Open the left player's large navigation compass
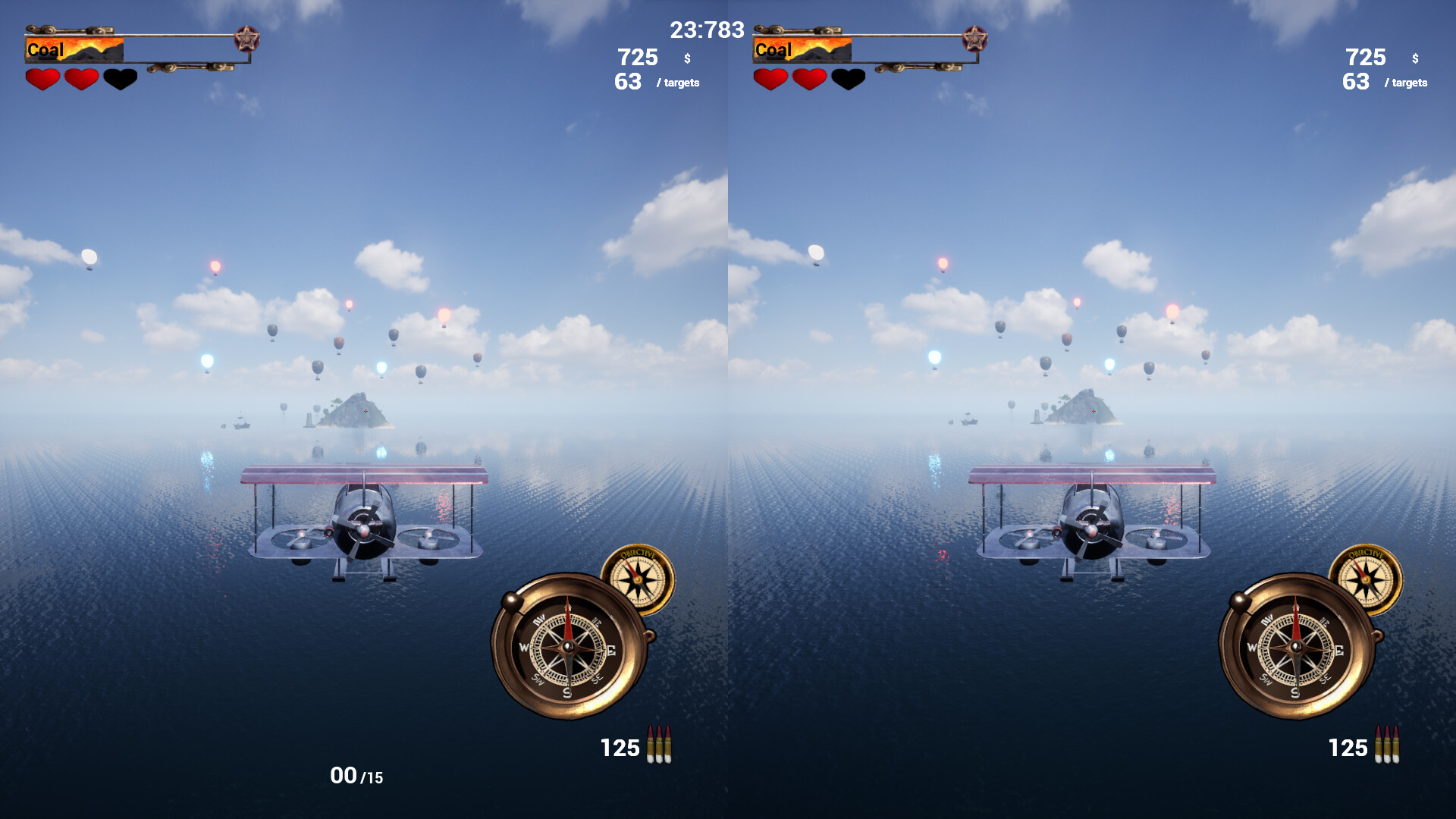1456x819 pixels. (x=567, y=648)
